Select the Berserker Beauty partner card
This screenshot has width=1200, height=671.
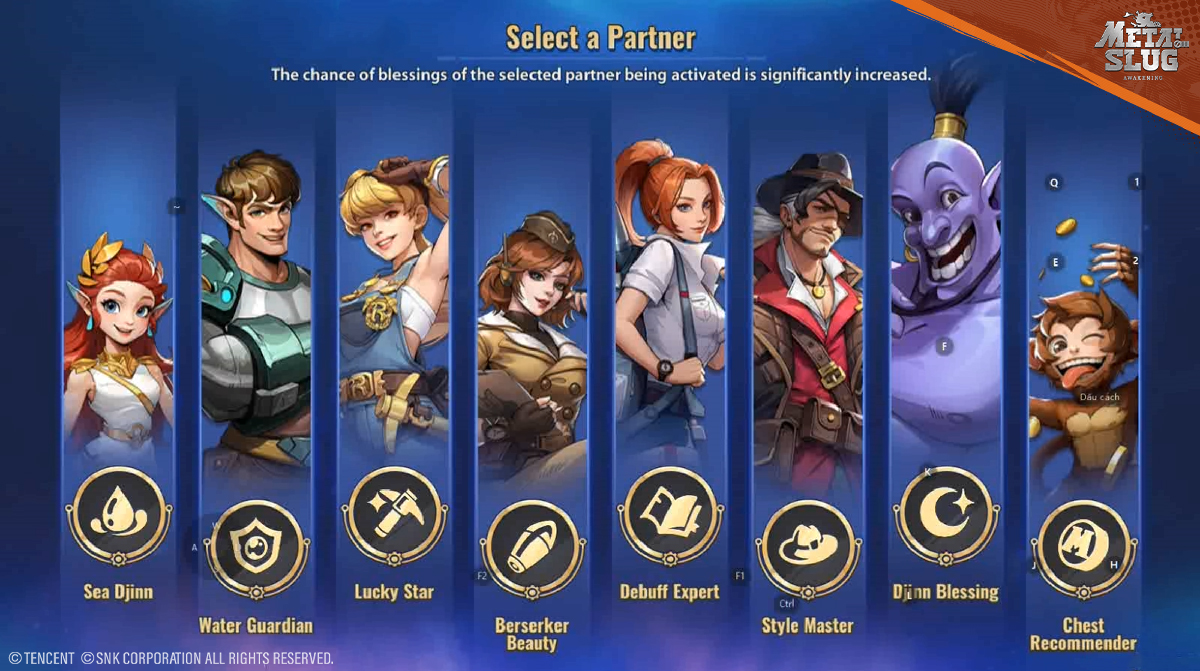coord(531,340)
